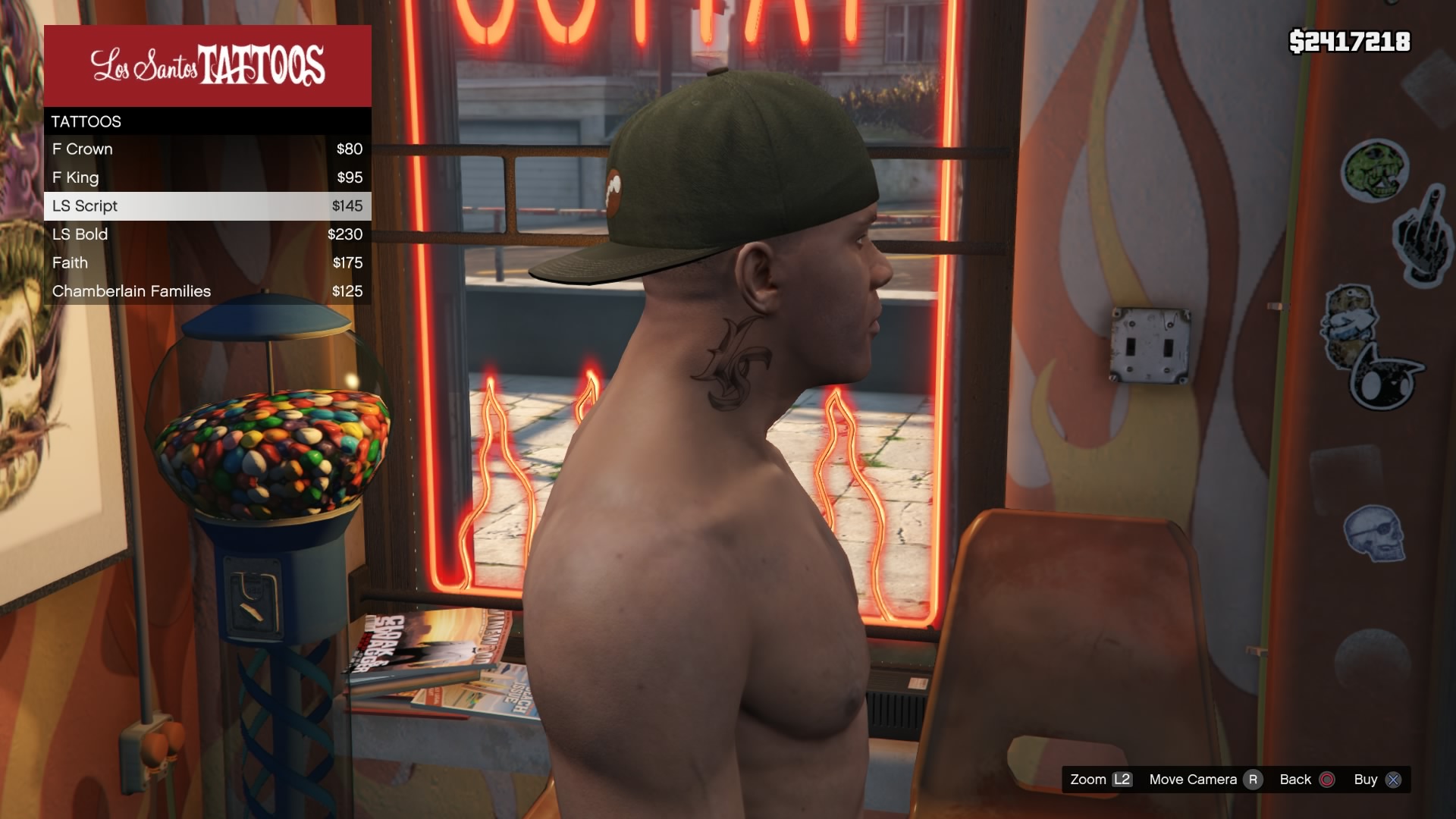
Task: Pick the LS Bold tattoo option
Action: click(207, 234)
